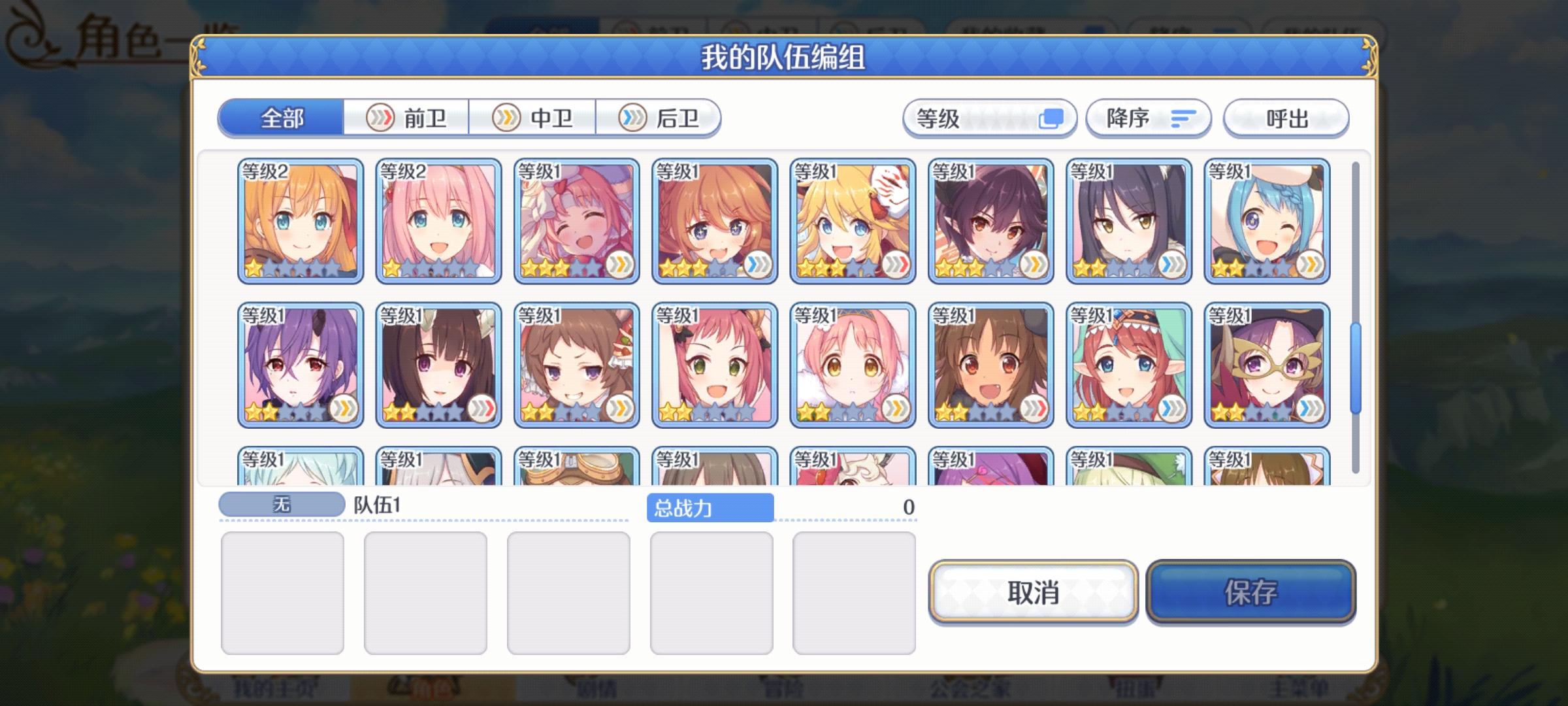Click the sort-lines icon on 降序 button
Viewport: 1568px width, 706px height.
tap(1184, 118)
